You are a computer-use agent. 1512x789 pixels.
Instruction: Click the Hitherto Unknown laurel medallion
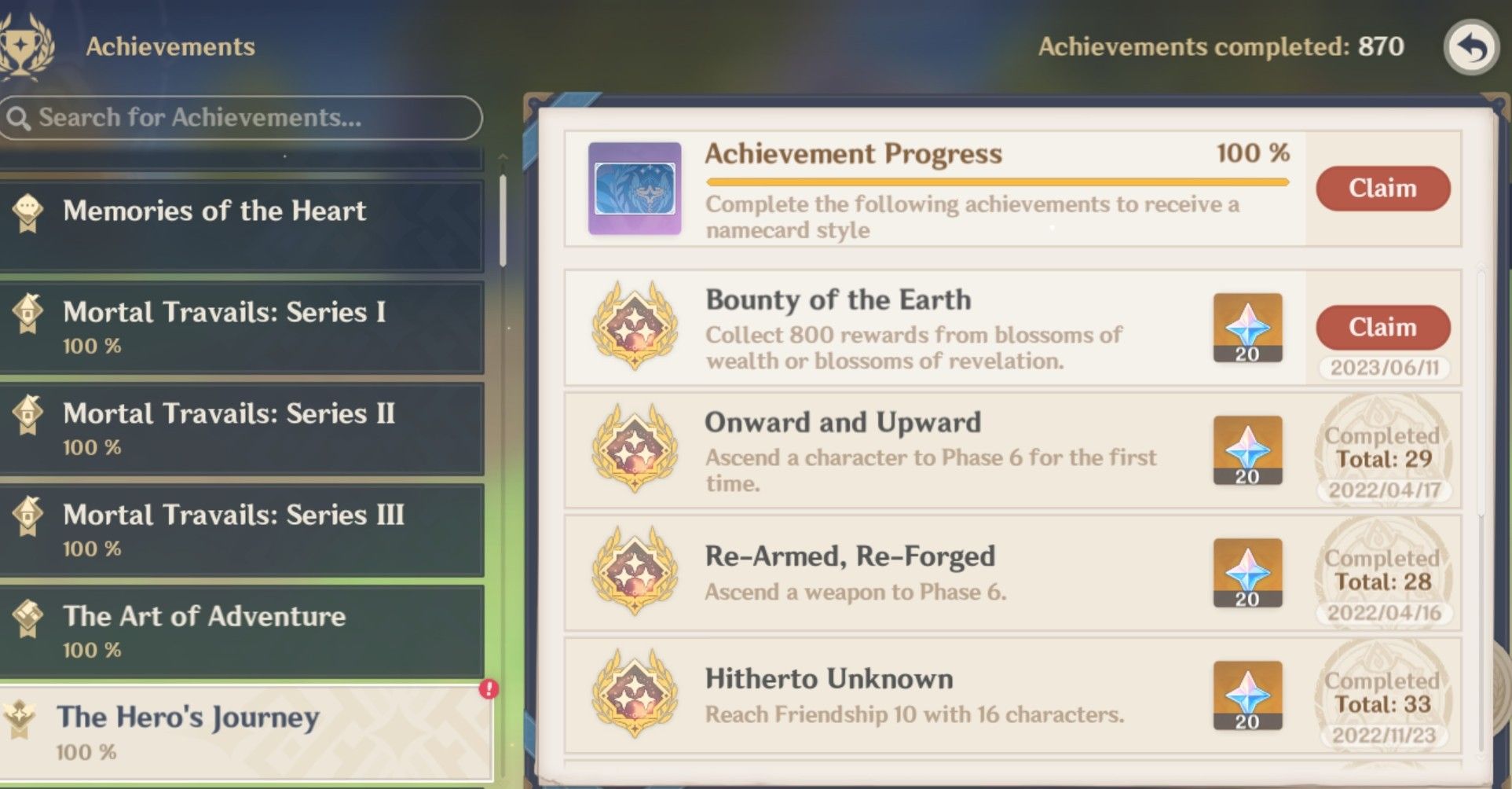tap(635, 695)
